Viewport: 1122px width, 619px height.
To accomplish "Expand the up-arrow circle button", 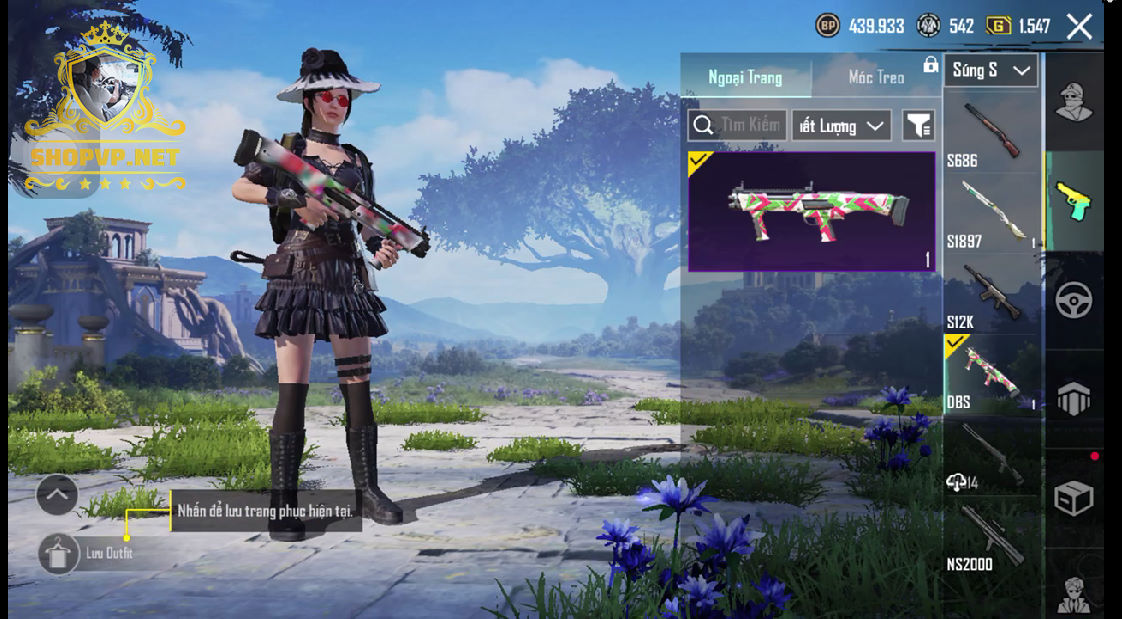I will click(57, 493).
